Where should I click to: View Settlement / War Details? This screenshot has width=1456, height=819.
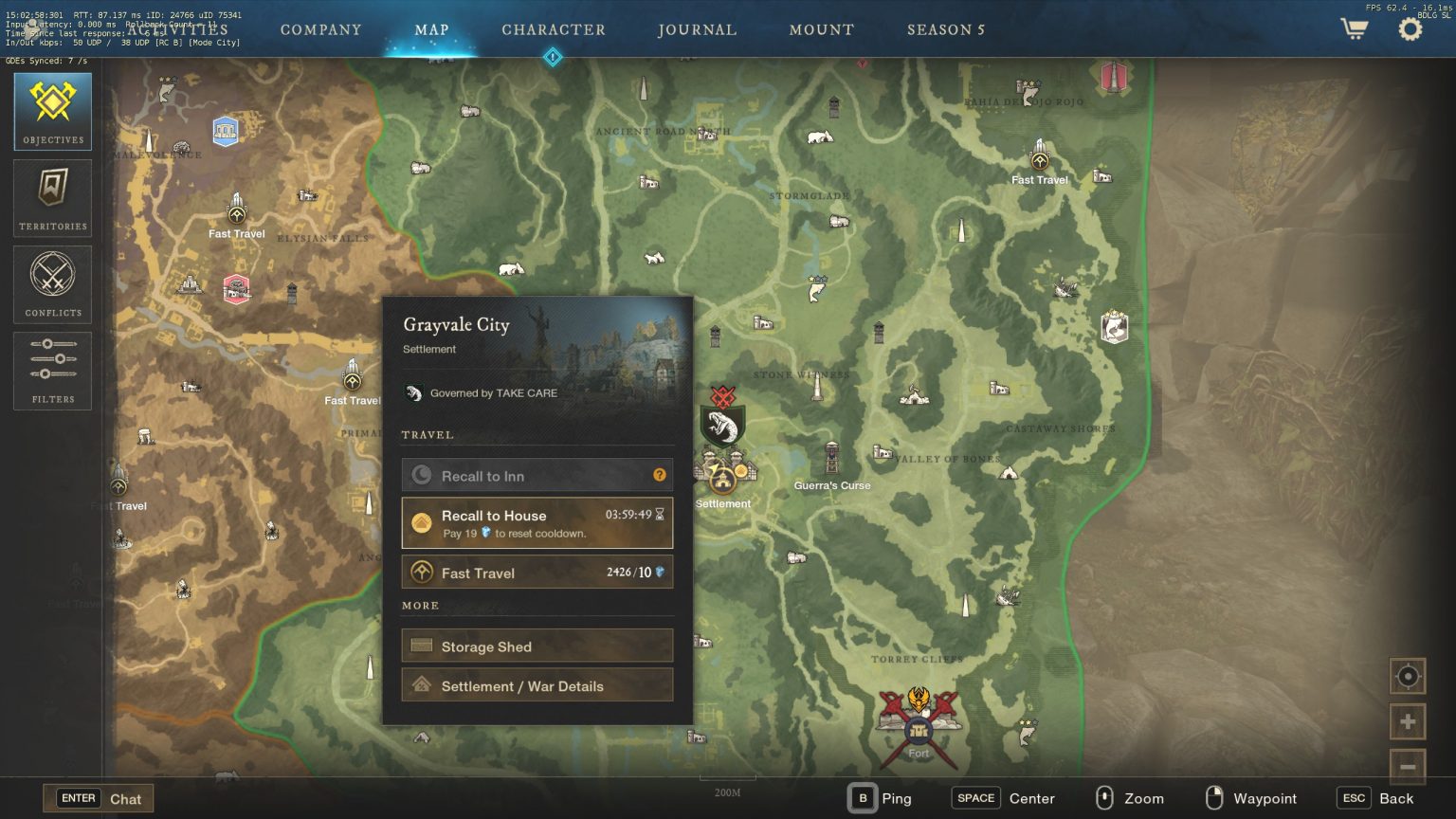click(537, 684)
